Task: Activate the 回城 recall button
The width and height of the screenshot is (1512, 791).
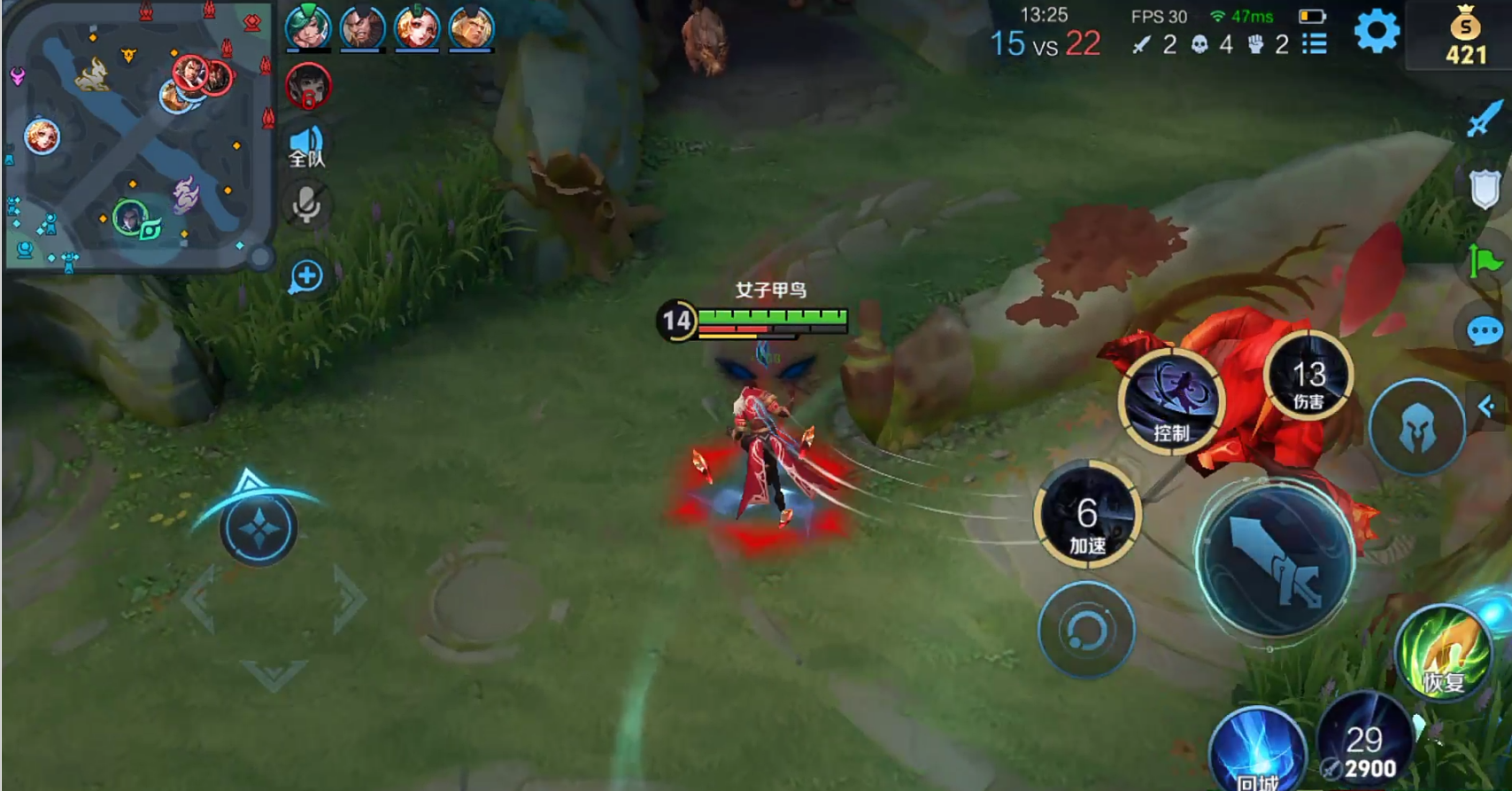Action: [x=1257, y=753]
